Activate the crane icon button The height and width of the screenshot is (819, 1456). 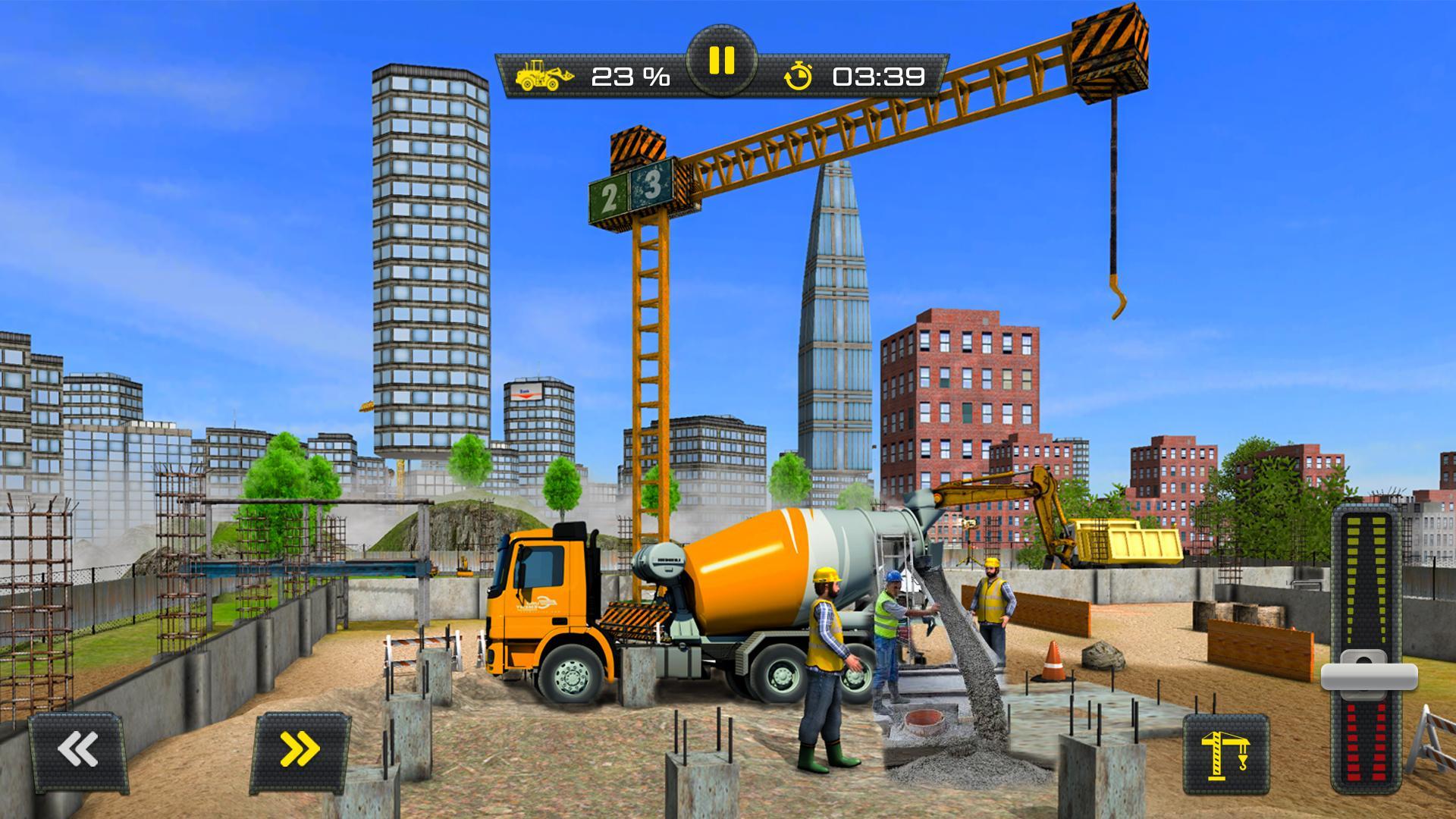(1225, 754)
